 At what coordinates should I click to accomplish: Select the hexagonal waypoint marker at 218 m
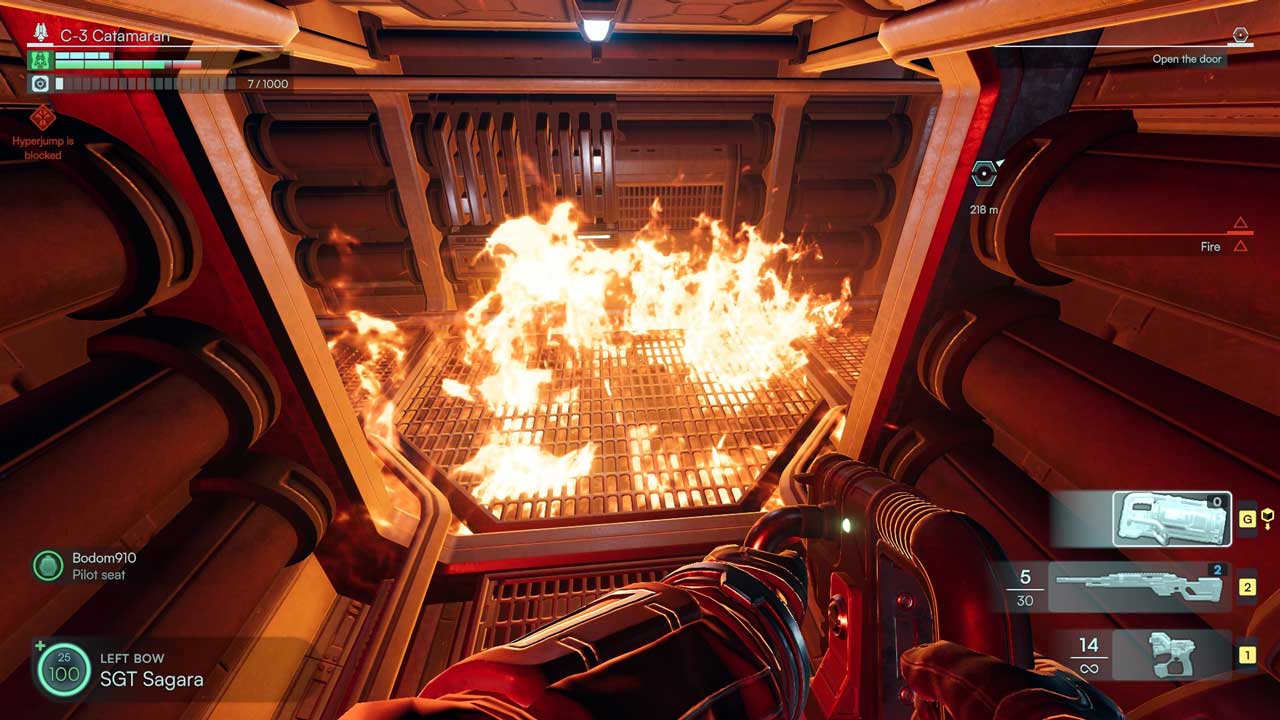(x=985, y=174)
